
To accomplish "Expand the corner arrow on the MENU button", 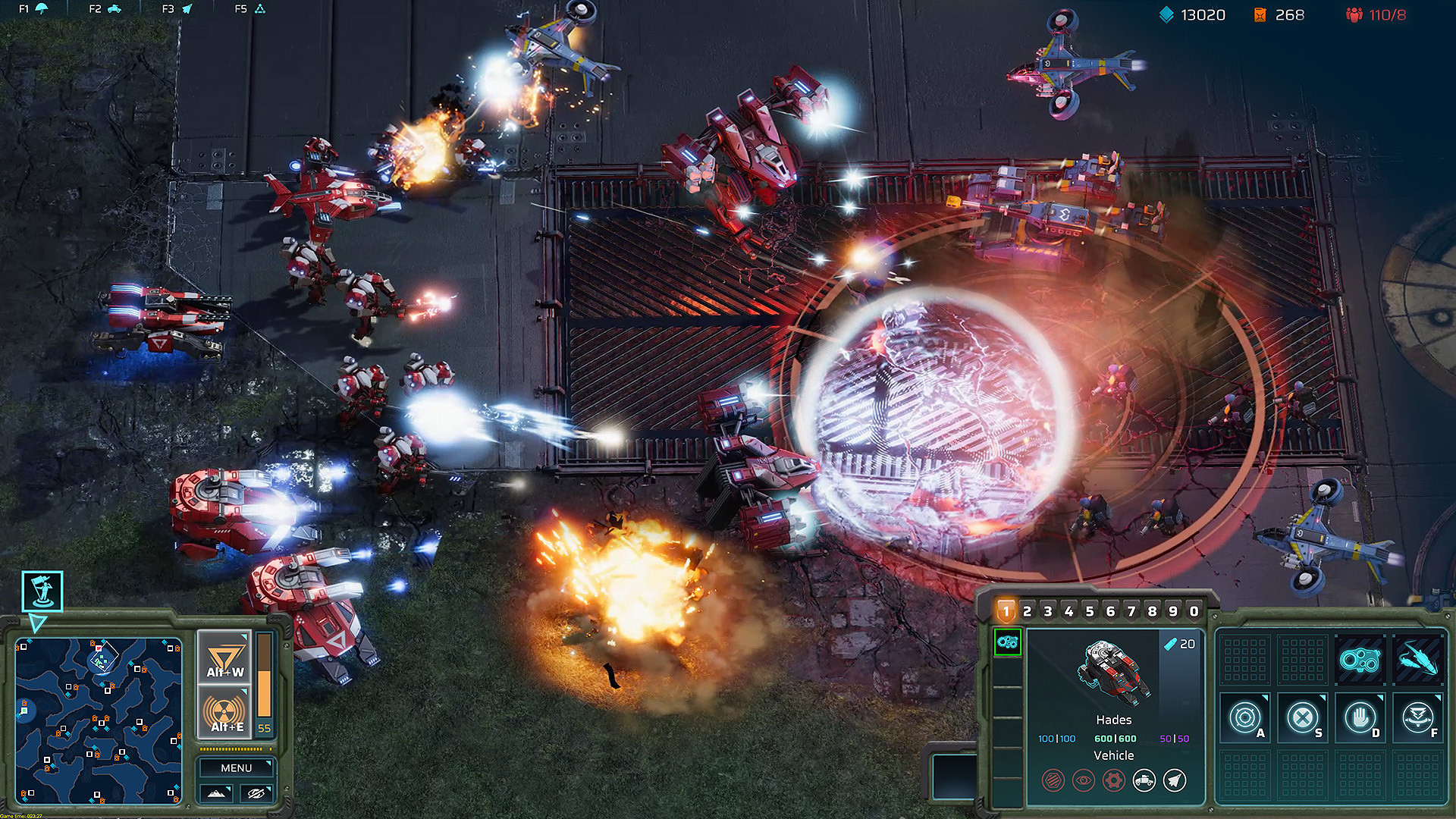I will pyautogui.click(x=268, y=763).
